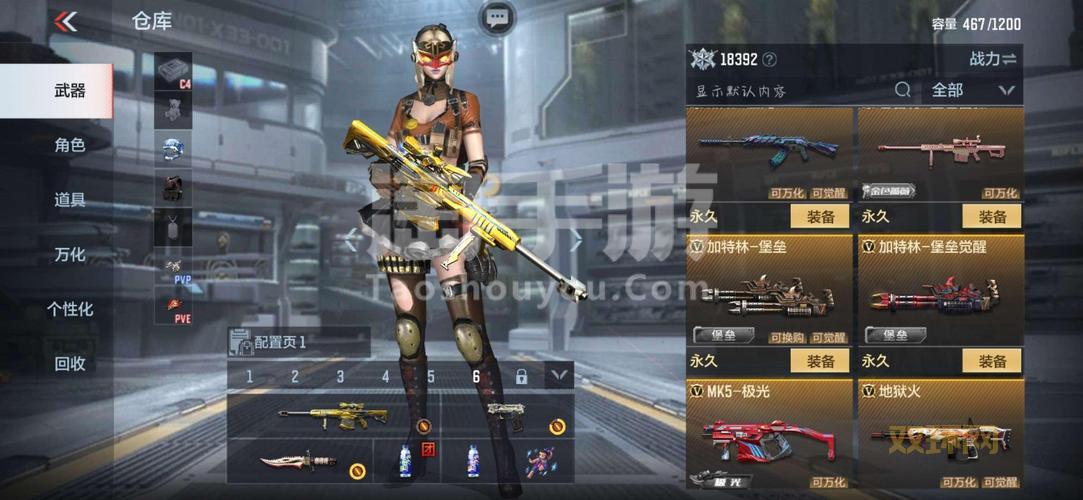
Task: Select the combat knife melee slot
Action: [298, 461]
